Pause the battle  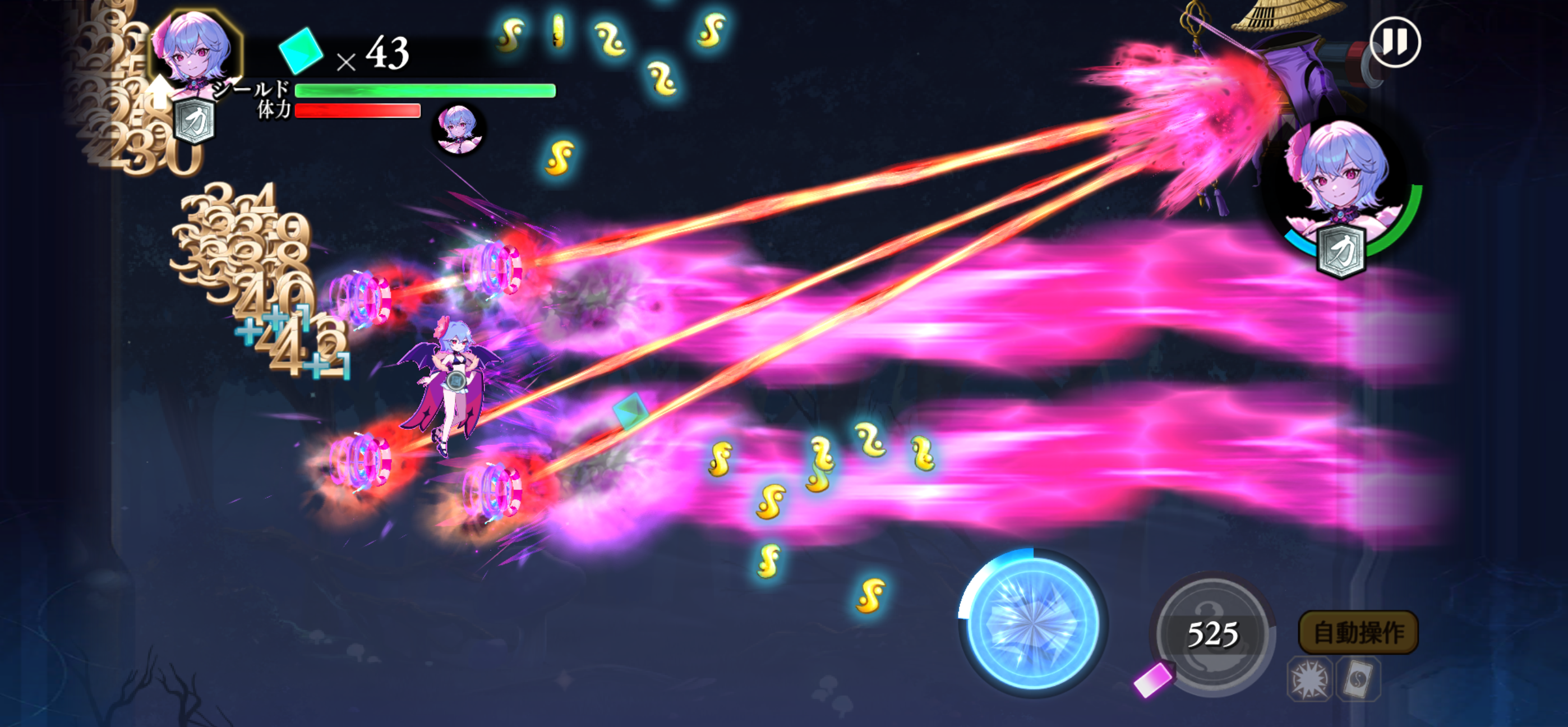[x=1395, y=43]
